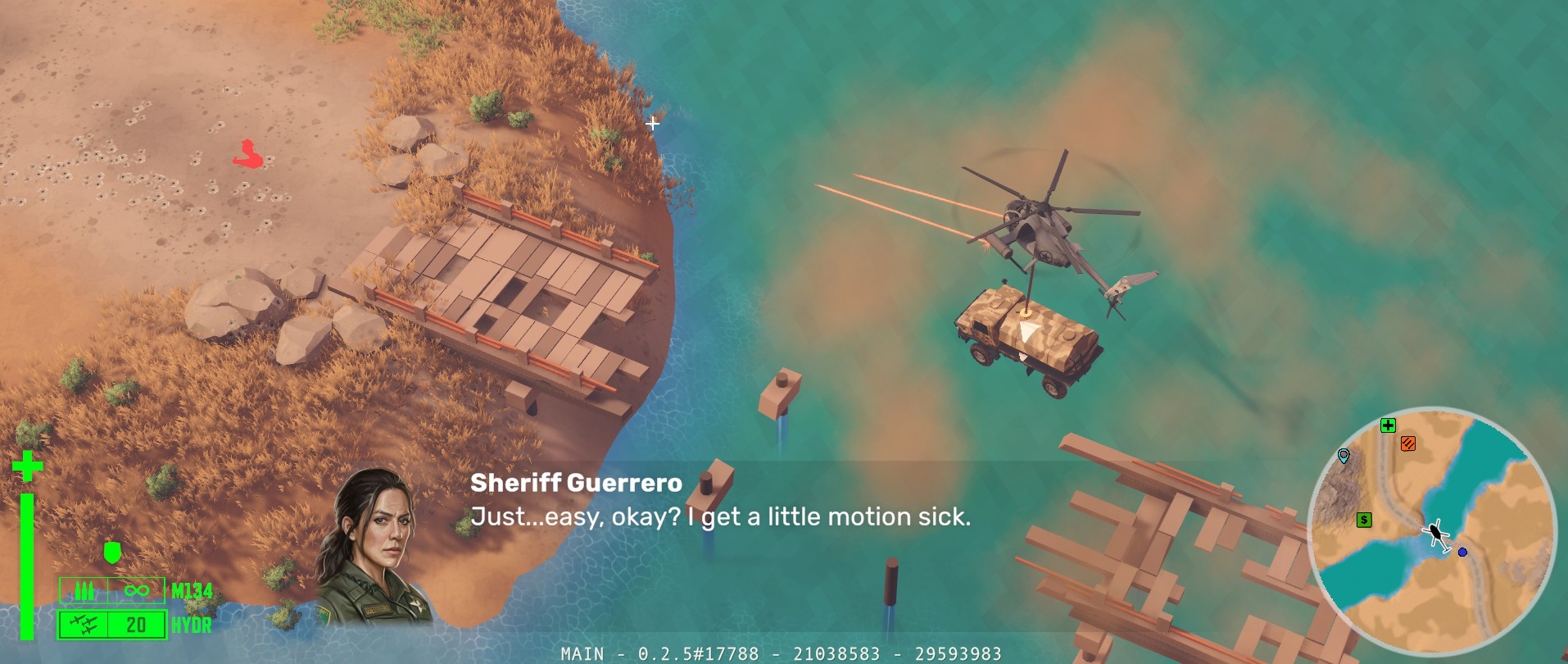Select the green dollar sign minimap marker
This screenshot has width=1568, height=664.
(1364, 520)
